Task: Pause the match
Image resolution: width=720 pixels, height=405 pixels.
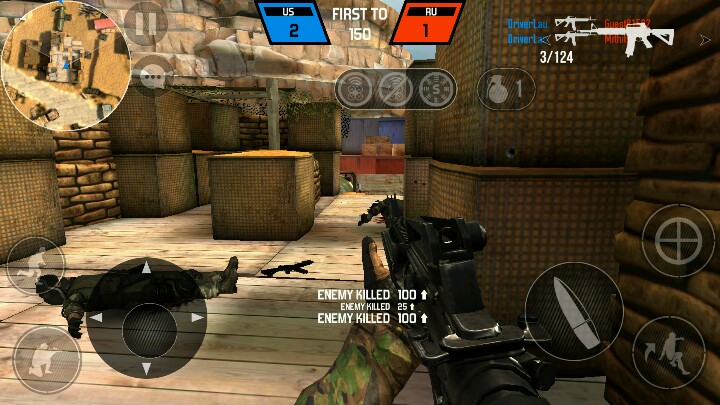Action: (145, 22)
